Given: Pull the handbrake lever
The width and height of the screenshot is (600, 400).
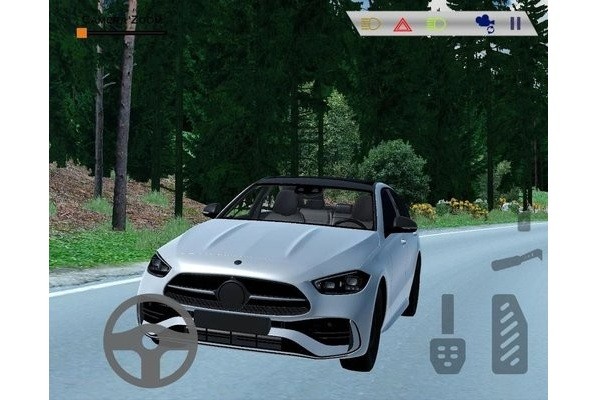Looking at the screenshot, I should pos(517,260).
